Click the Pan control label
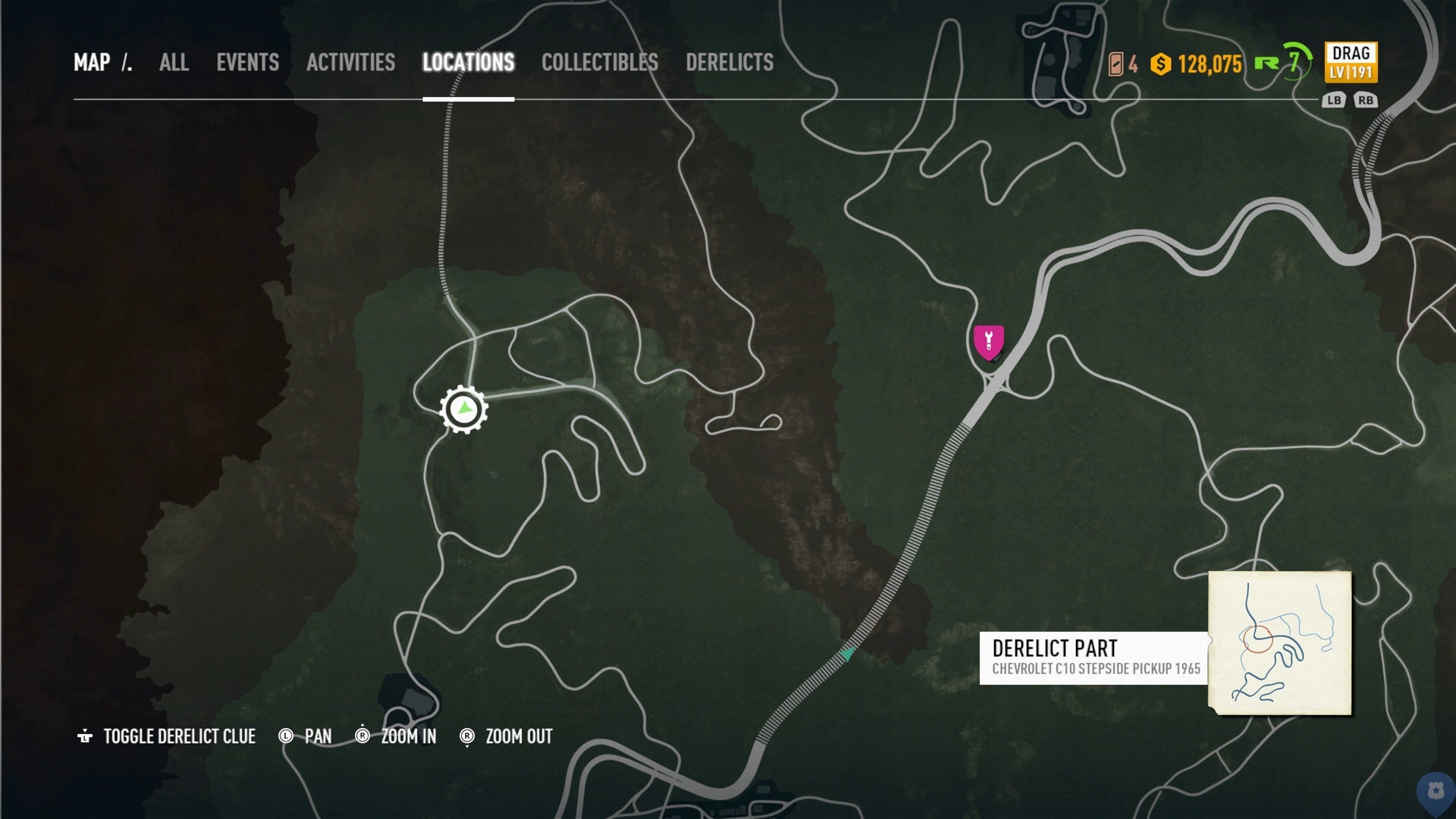The height and width of the screenshot is (819, 1456). coord(316,736)
